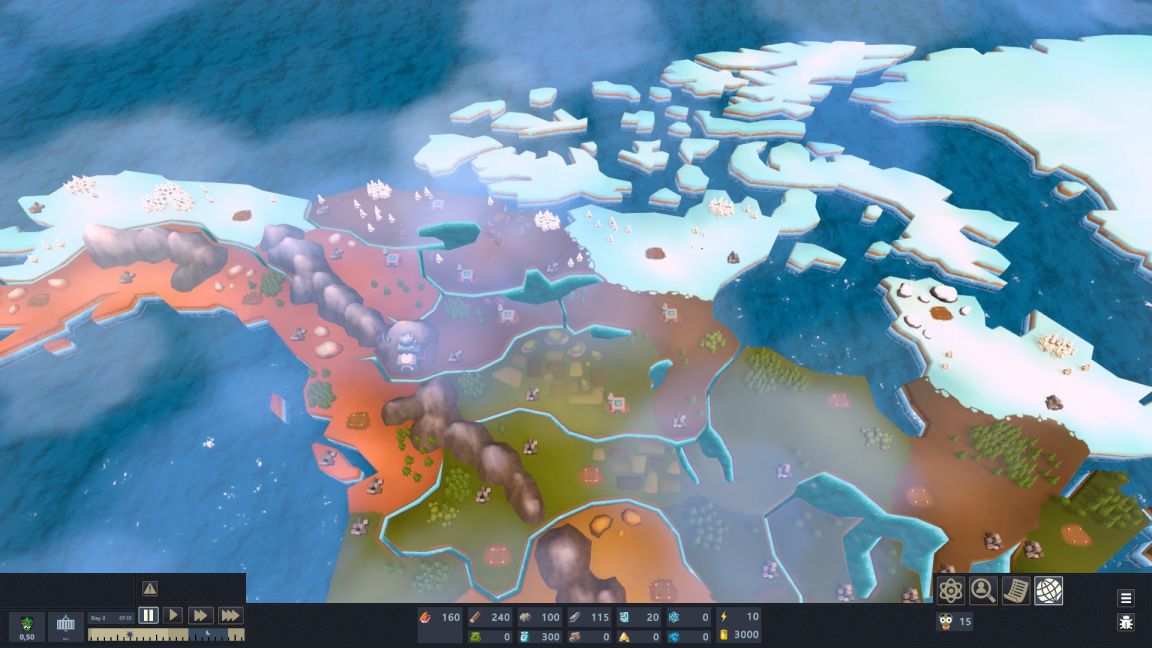Click the bug report button
Screen dimensions: 1152x648
(1126, 622)
